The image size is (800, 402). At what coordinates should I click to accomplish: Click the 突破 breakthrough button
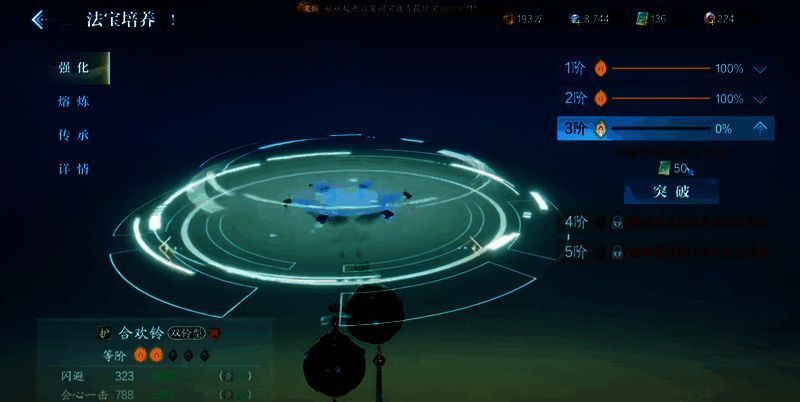(x=671, y=191)
